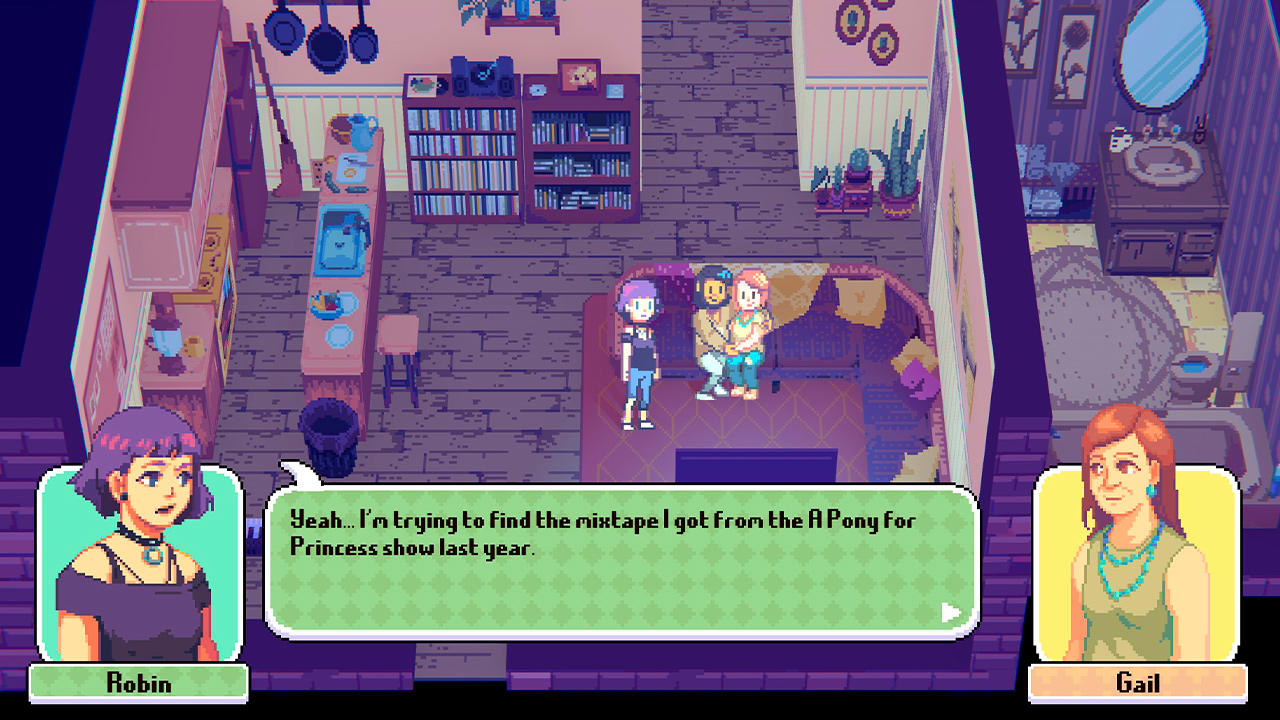Click the cactus plant on the stand
This screenshot has width=1280, height=720.
(860, 160)
